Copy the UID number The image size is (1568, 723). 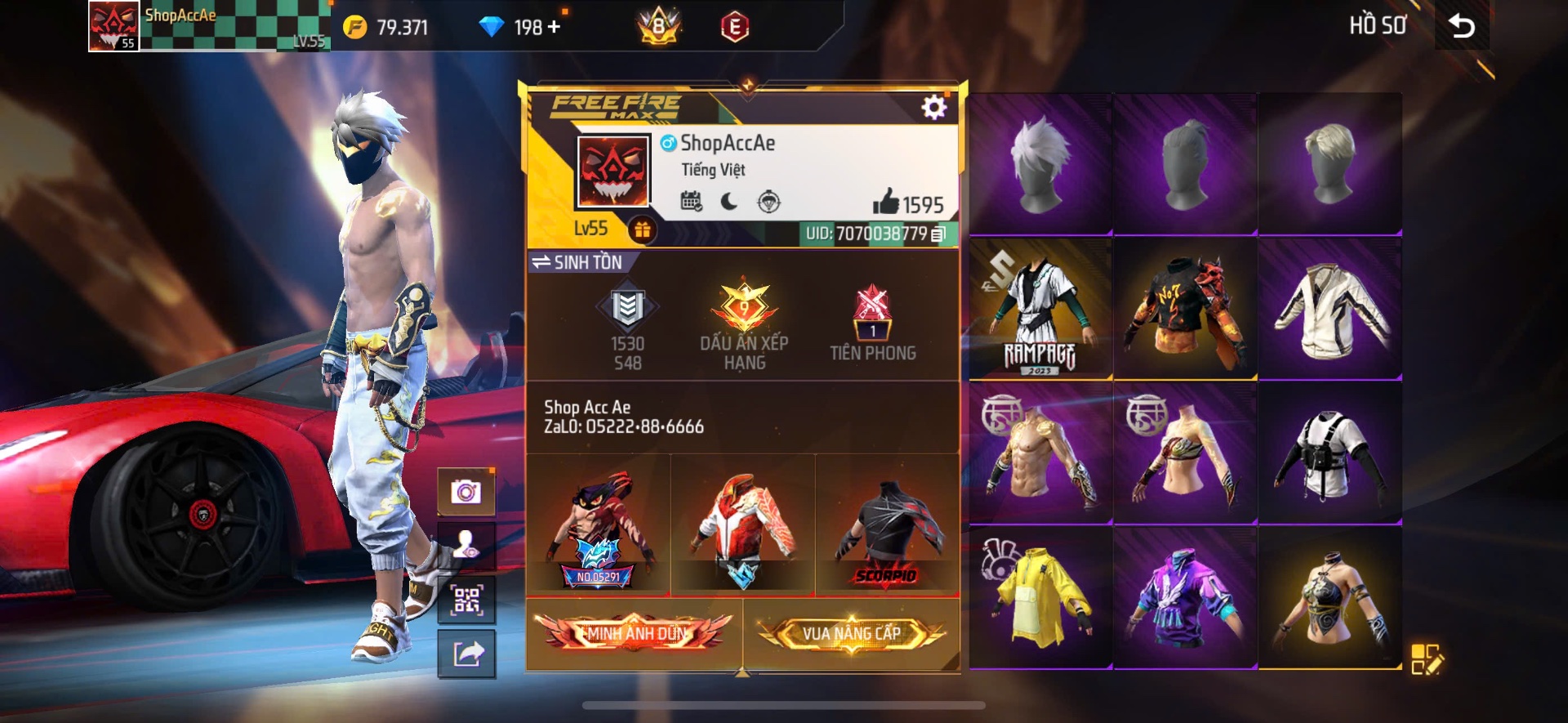pos(938,234)
